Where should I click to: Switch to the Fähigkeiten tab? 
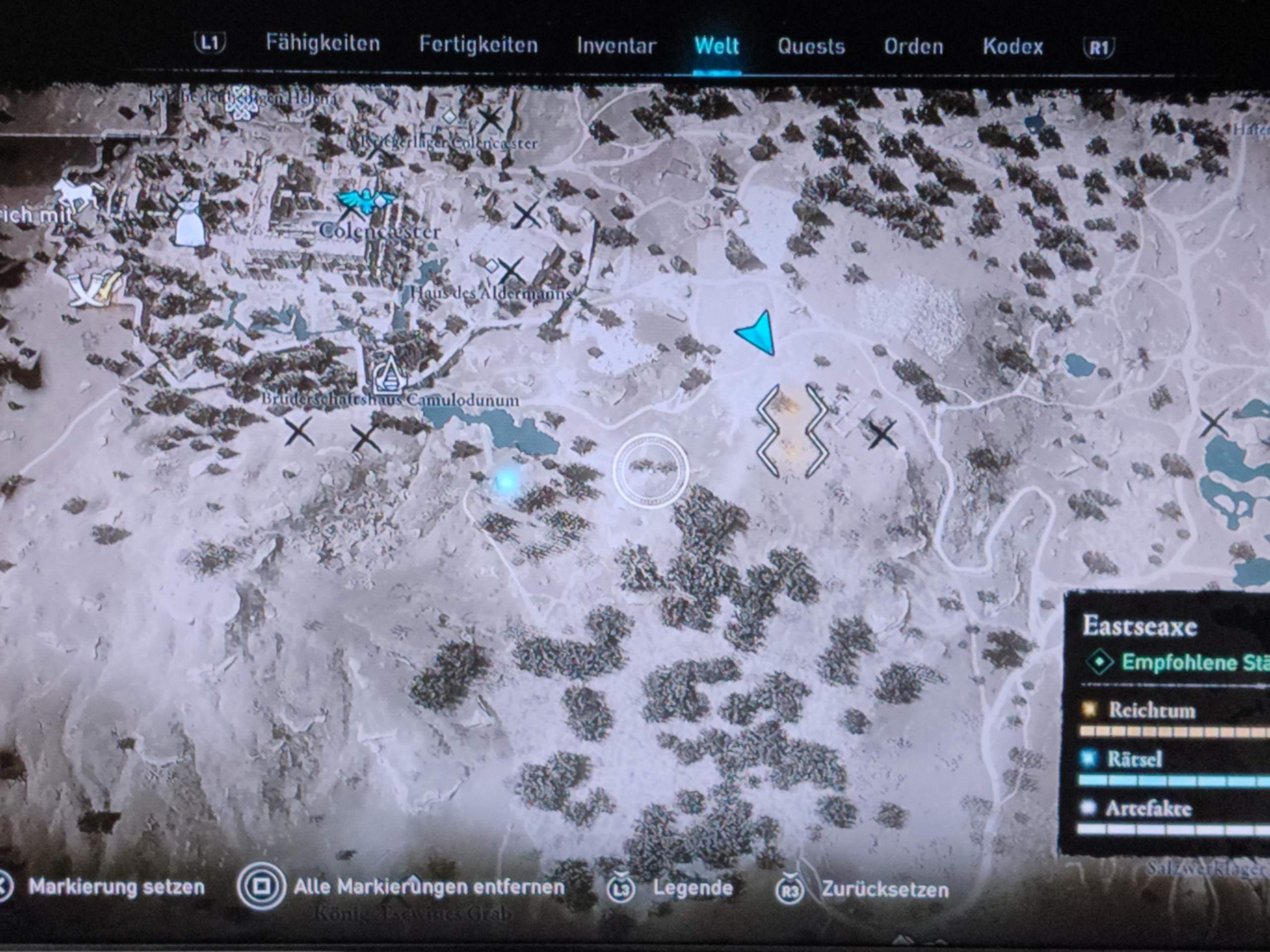click(x=322, y=44)
